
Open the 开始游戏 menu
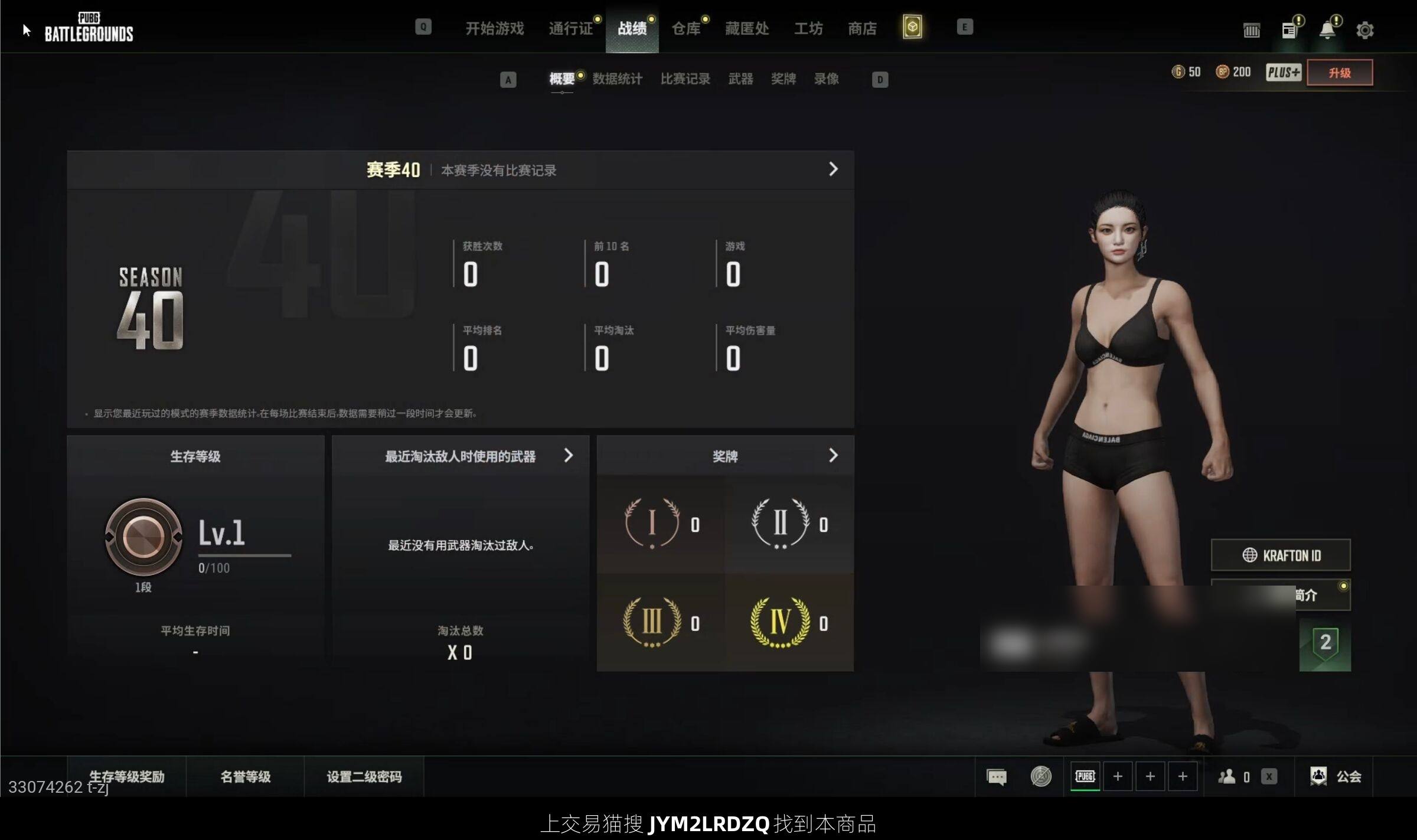point(494,28)
